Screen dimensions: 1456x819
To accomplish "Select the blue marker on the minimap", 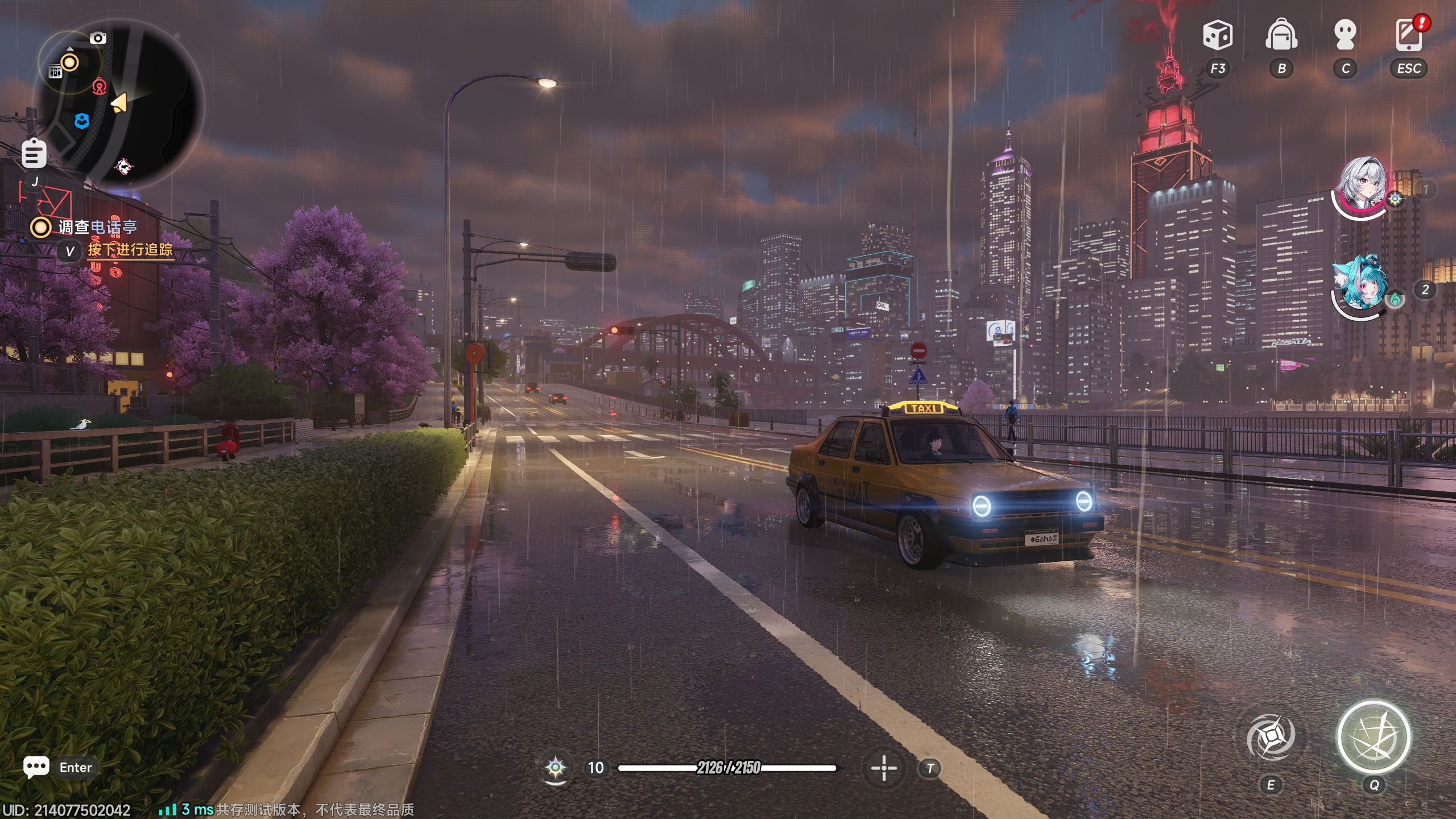I will tap(82, 121).
